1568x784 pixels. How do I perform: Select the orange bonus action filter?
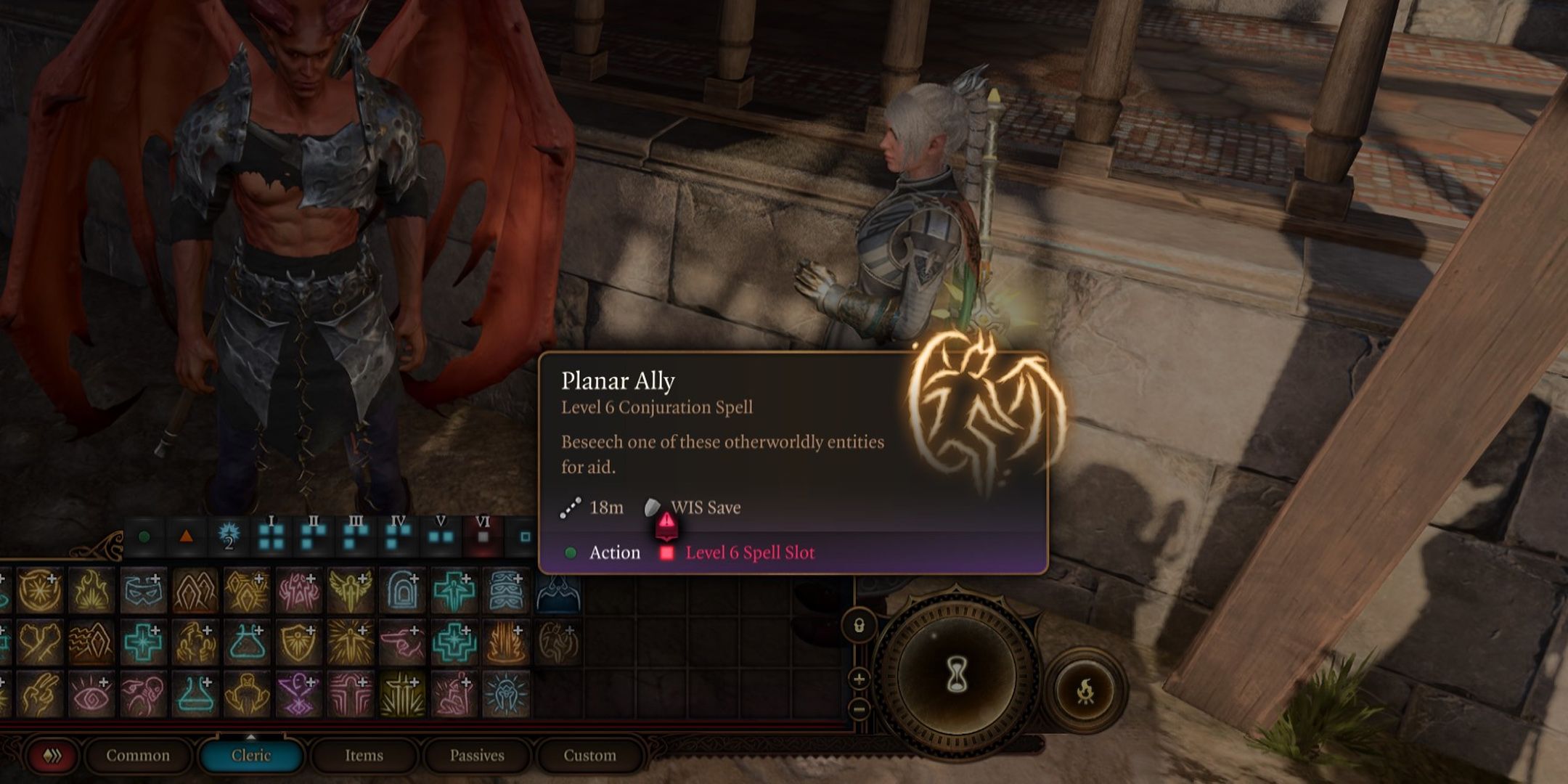click(x=186, y=537)
